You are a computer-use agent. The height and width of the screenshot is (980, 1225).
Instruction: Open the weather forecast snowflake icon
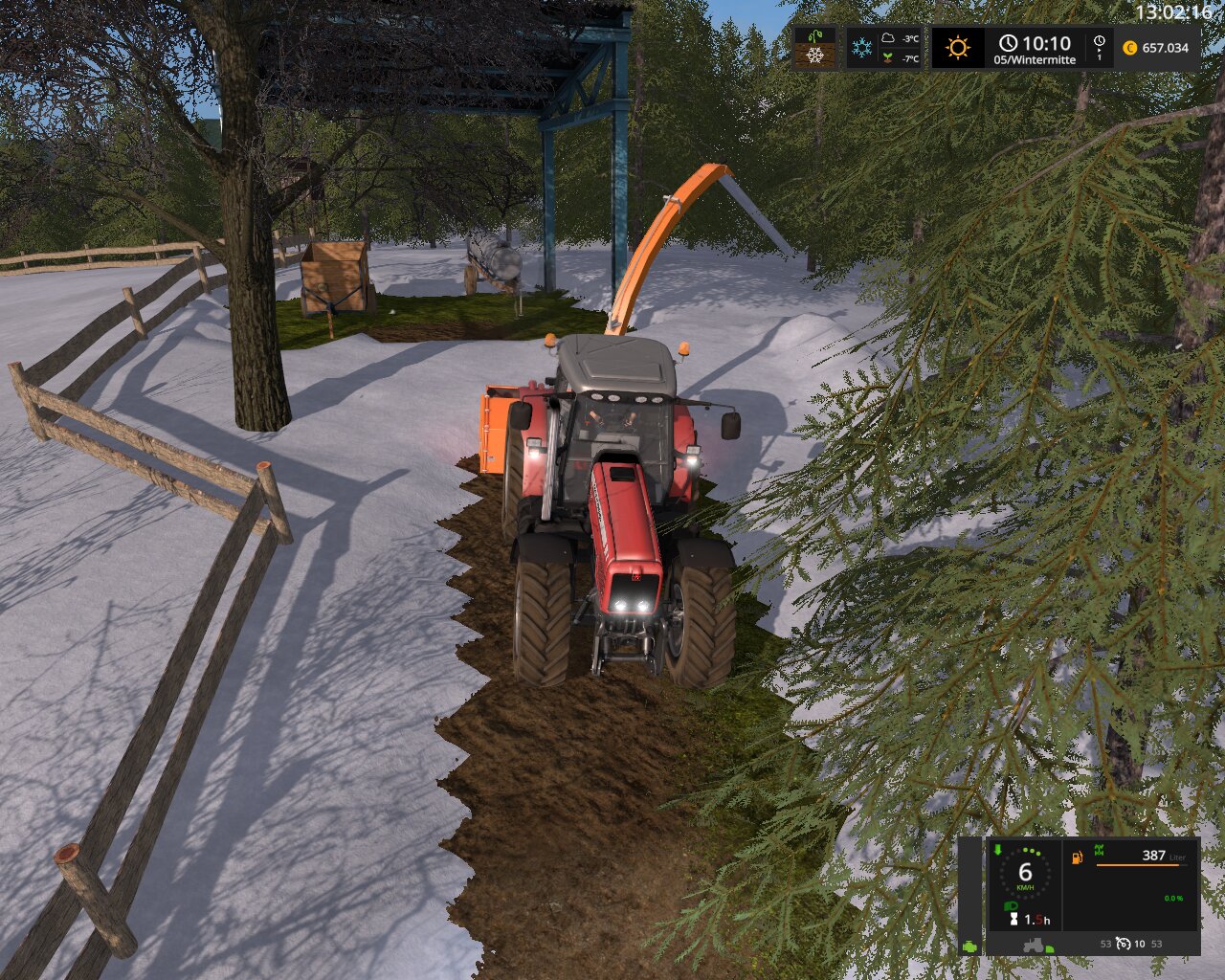click(x=862, y=48)
